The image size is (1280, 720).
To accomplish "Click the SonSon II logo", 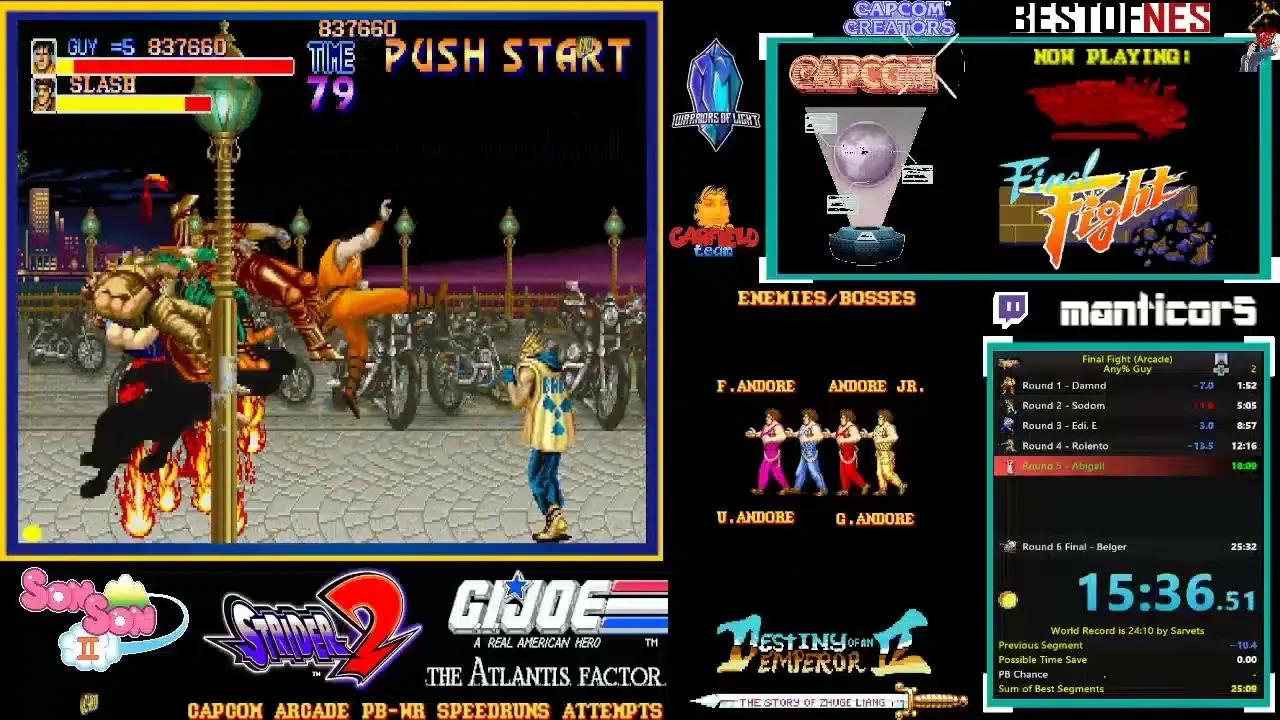I will [90, 615].
